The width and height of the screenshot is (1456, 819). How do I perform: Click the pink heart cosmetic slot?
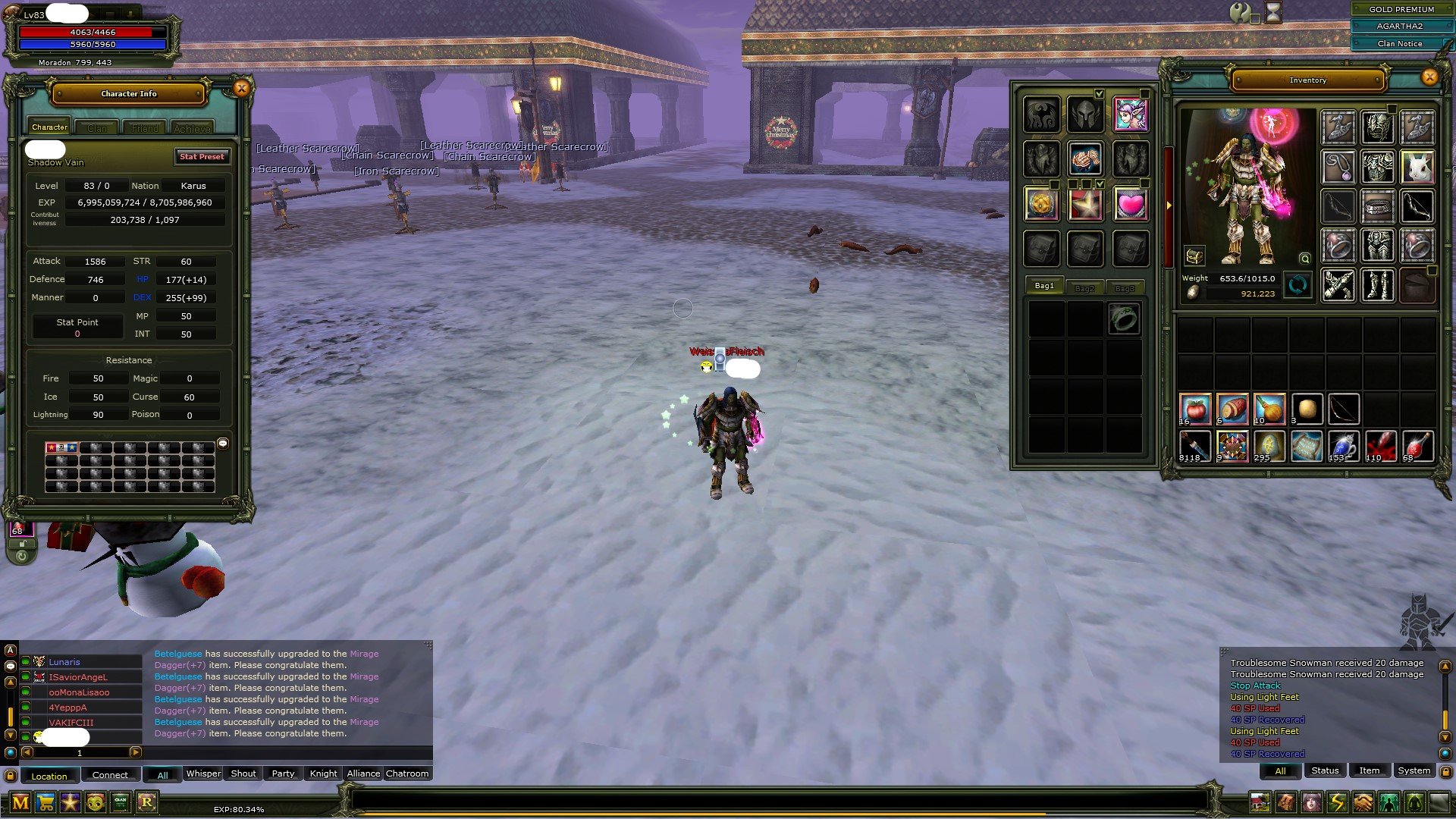1130,204
